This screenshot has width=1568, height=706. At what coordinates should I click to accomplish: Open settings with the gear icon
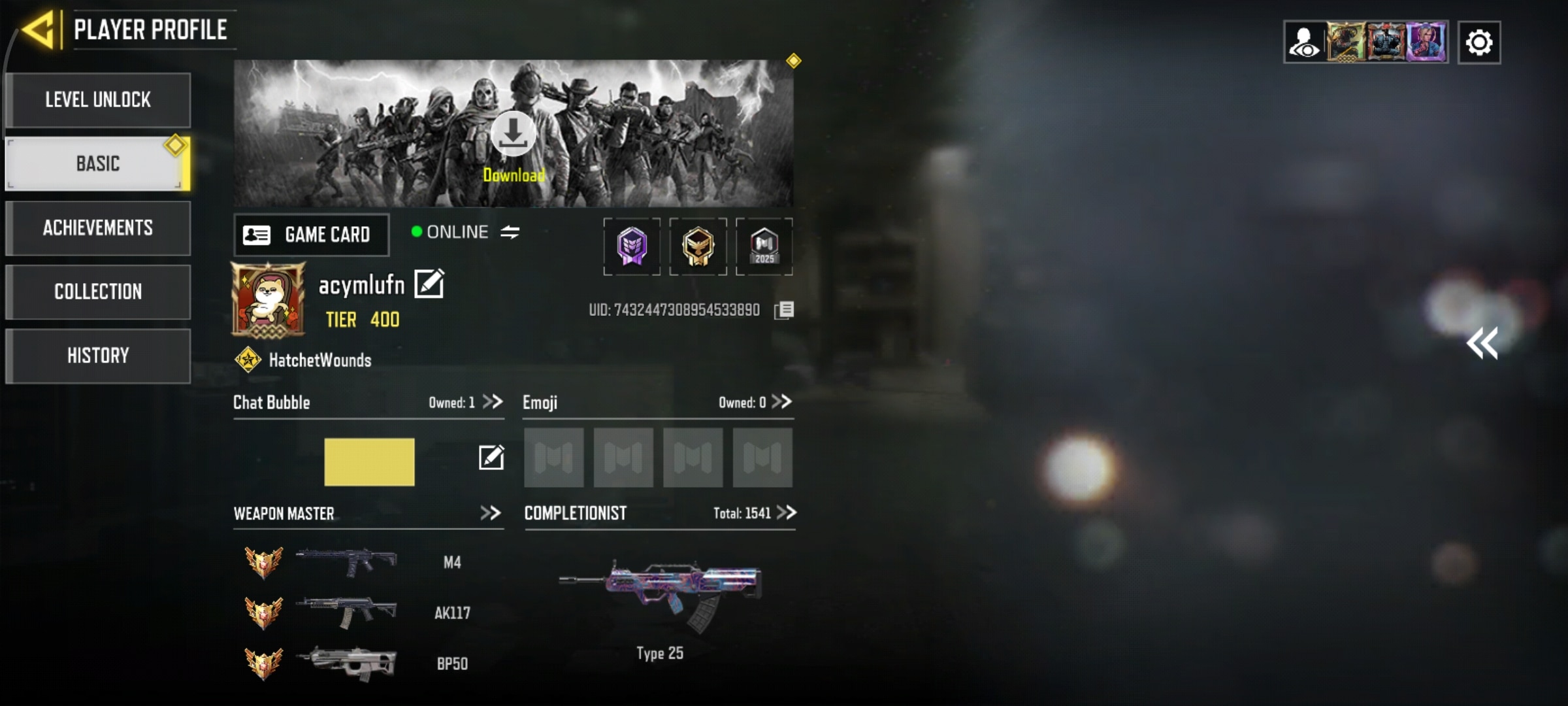[1479, 43]
